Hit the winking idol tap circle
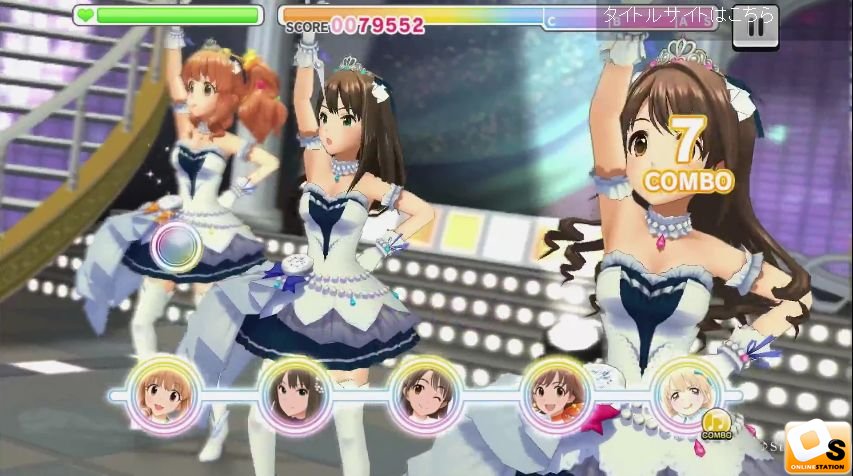 click(423, 393)
